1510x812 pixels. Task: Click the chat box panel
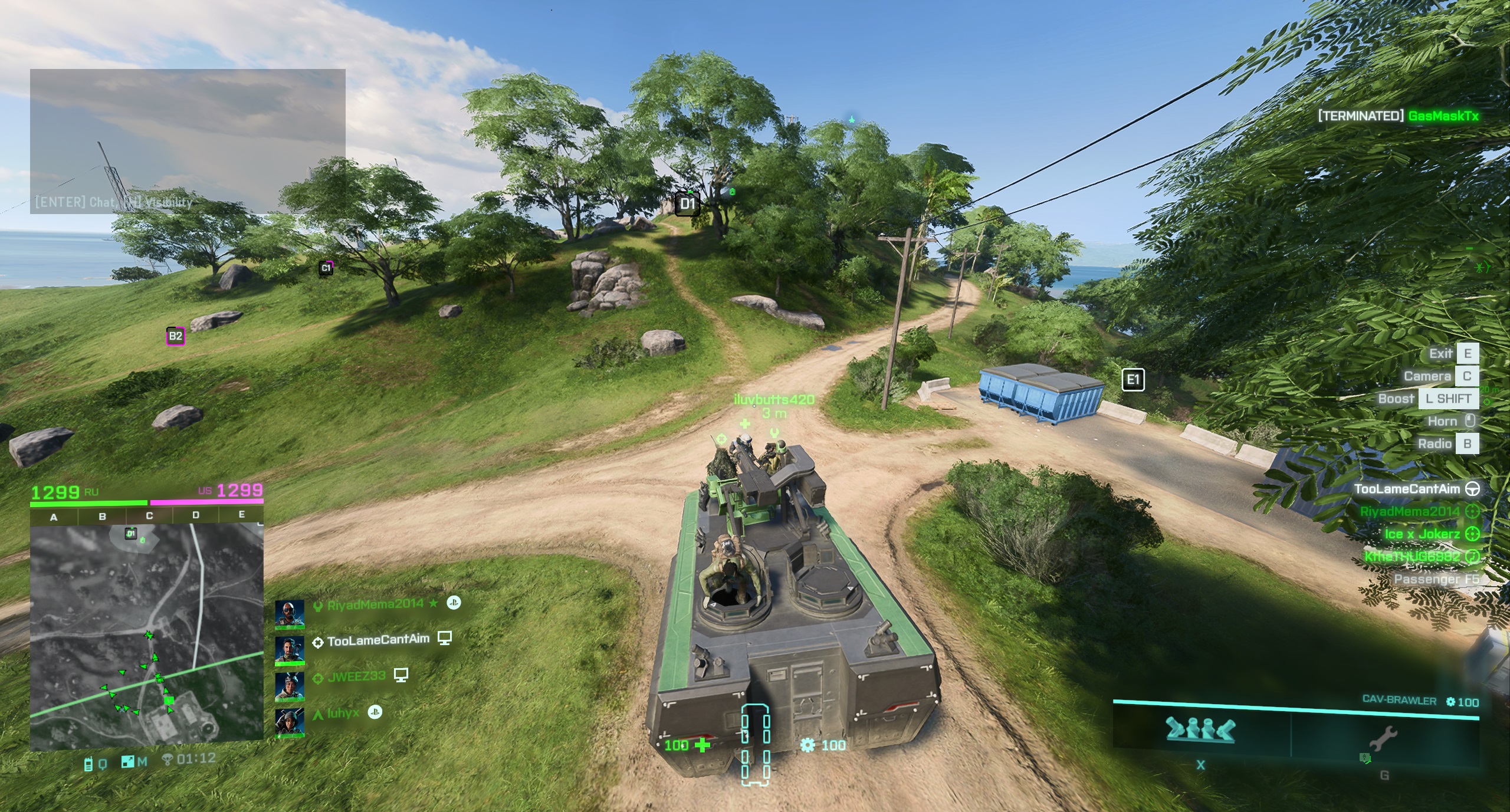click(188, 141)
